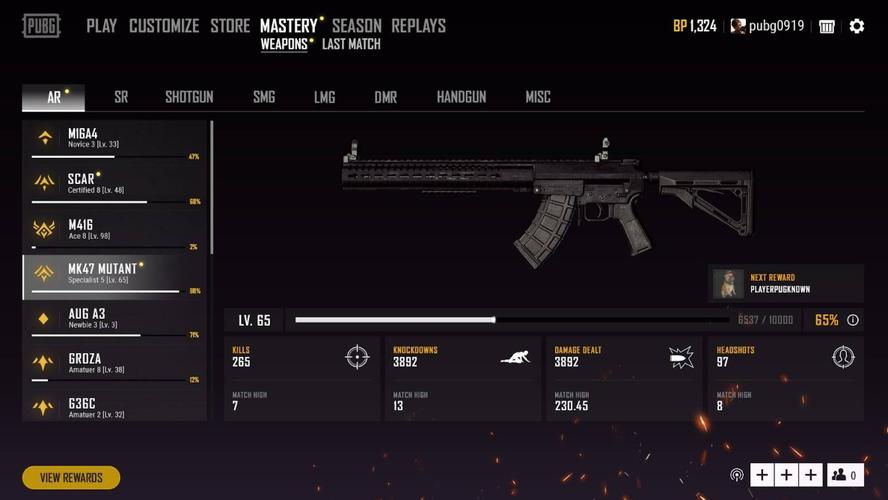Switch to the Last Match sub-tab
888x500 pixels.
coord(351,44)
